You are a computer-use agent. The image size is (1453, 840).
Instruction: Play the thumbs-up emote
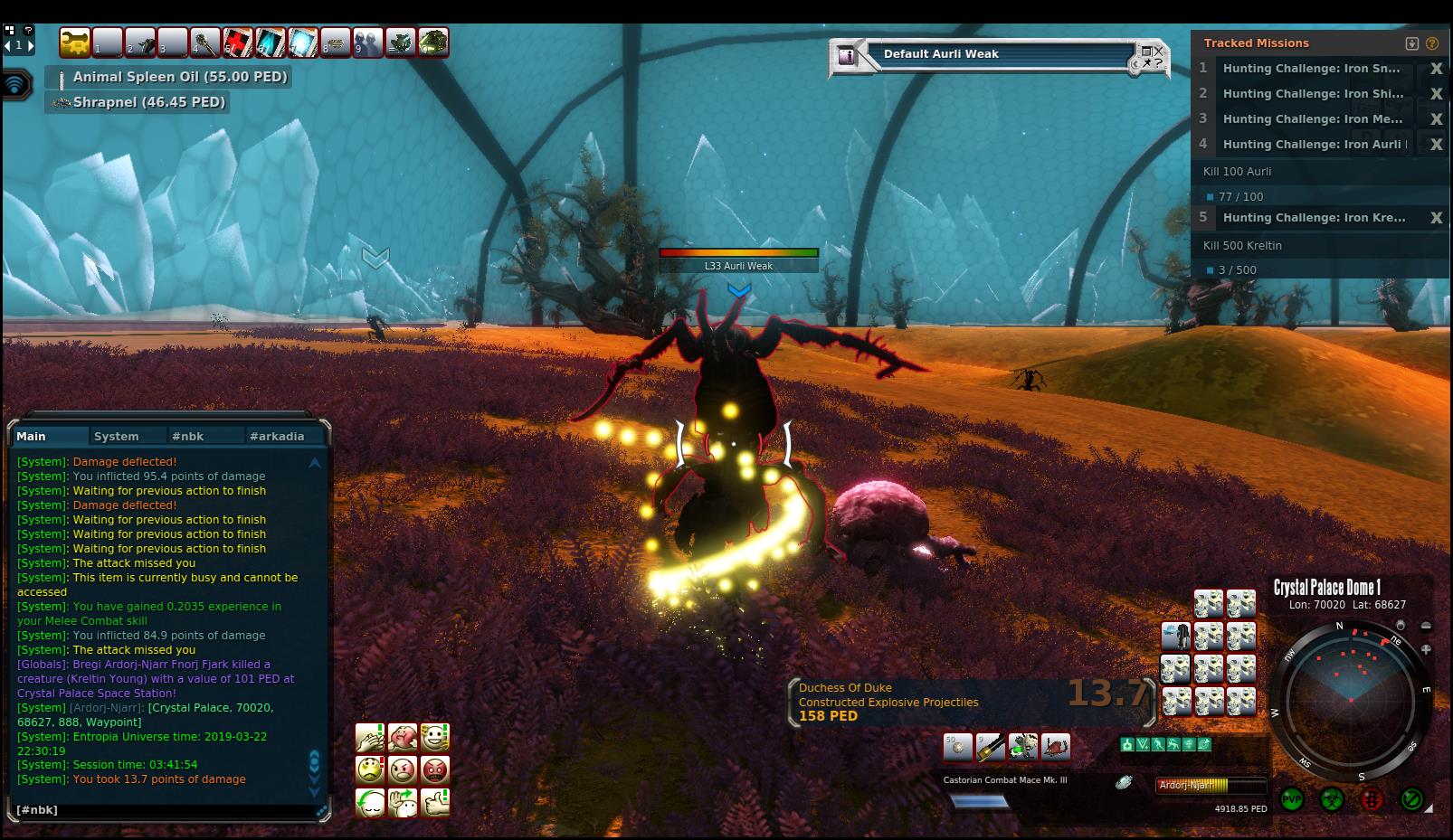click(x=435, y=802)
